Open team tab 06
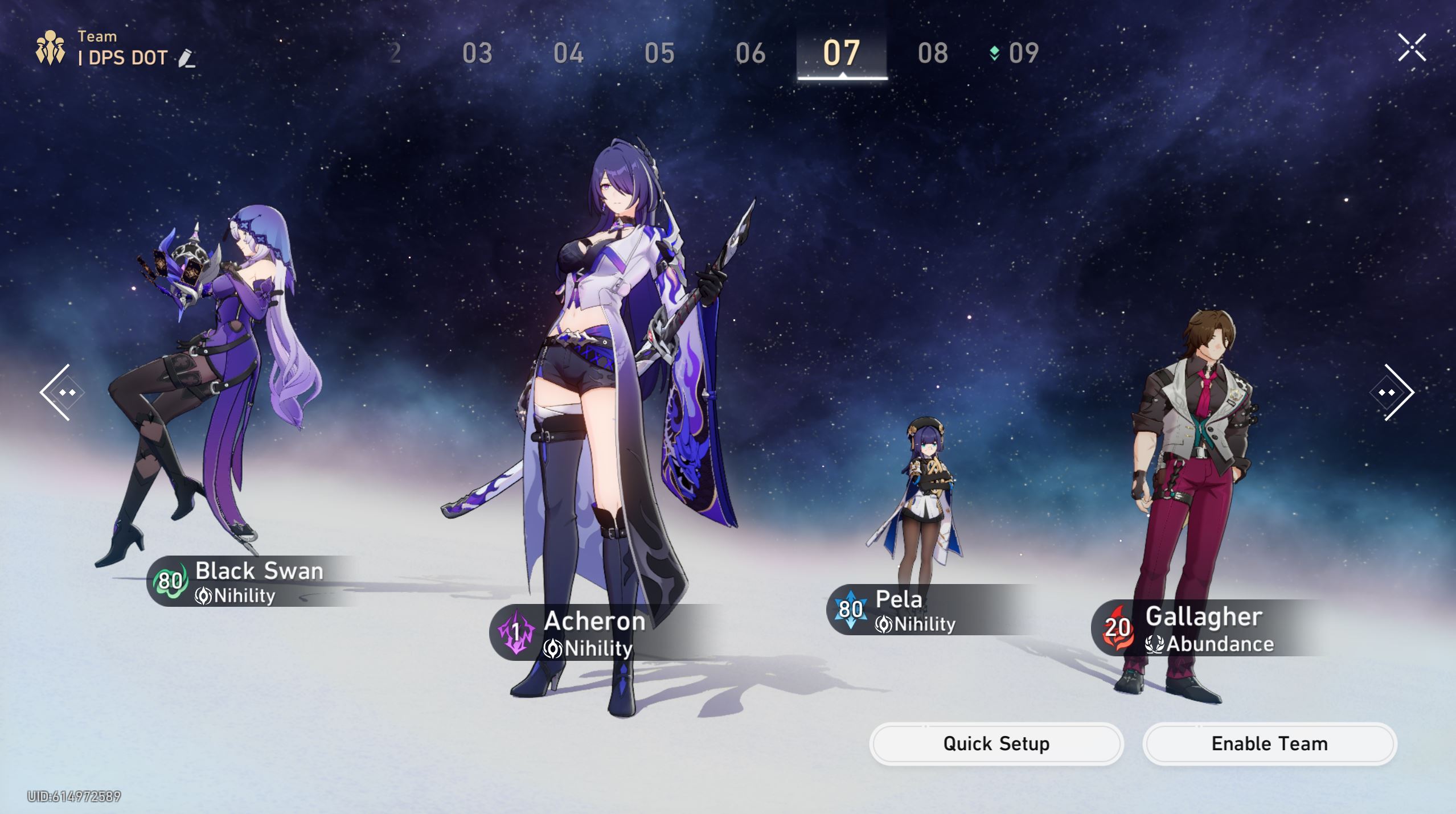Screen dimensions: 1456x814 click(750, 54)
